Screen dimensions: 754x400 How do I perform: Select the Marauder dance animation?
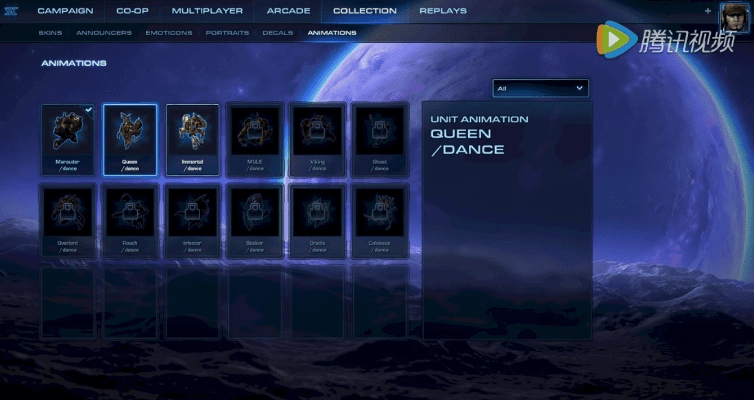point(68,139)
